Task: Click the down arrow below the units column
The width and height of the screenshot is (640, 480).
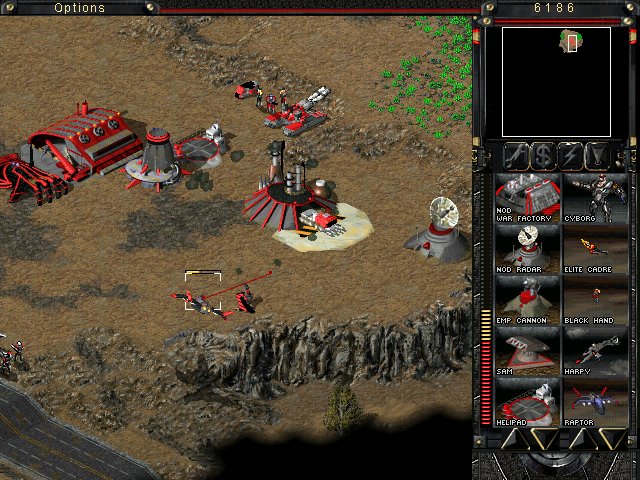Action: (x=610, y=438)
